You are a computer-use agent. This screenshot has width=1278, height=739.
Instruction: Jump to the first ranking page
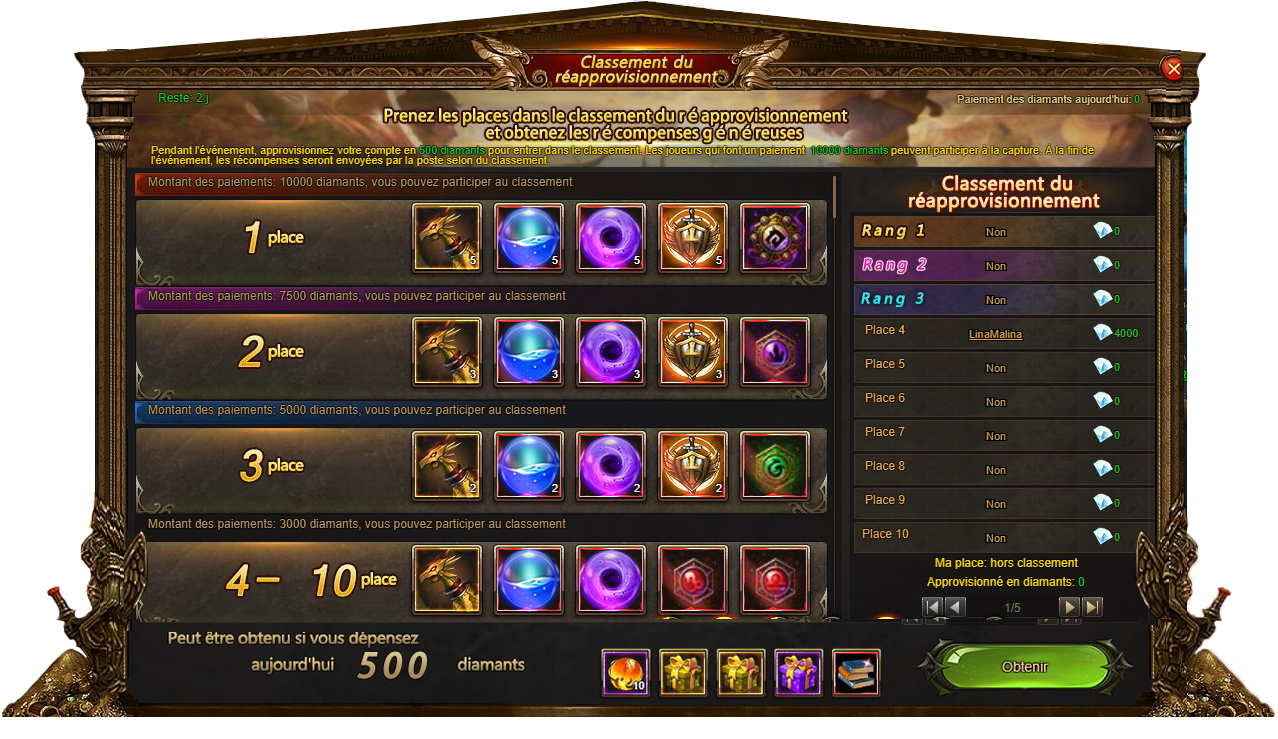coord(932,607)
